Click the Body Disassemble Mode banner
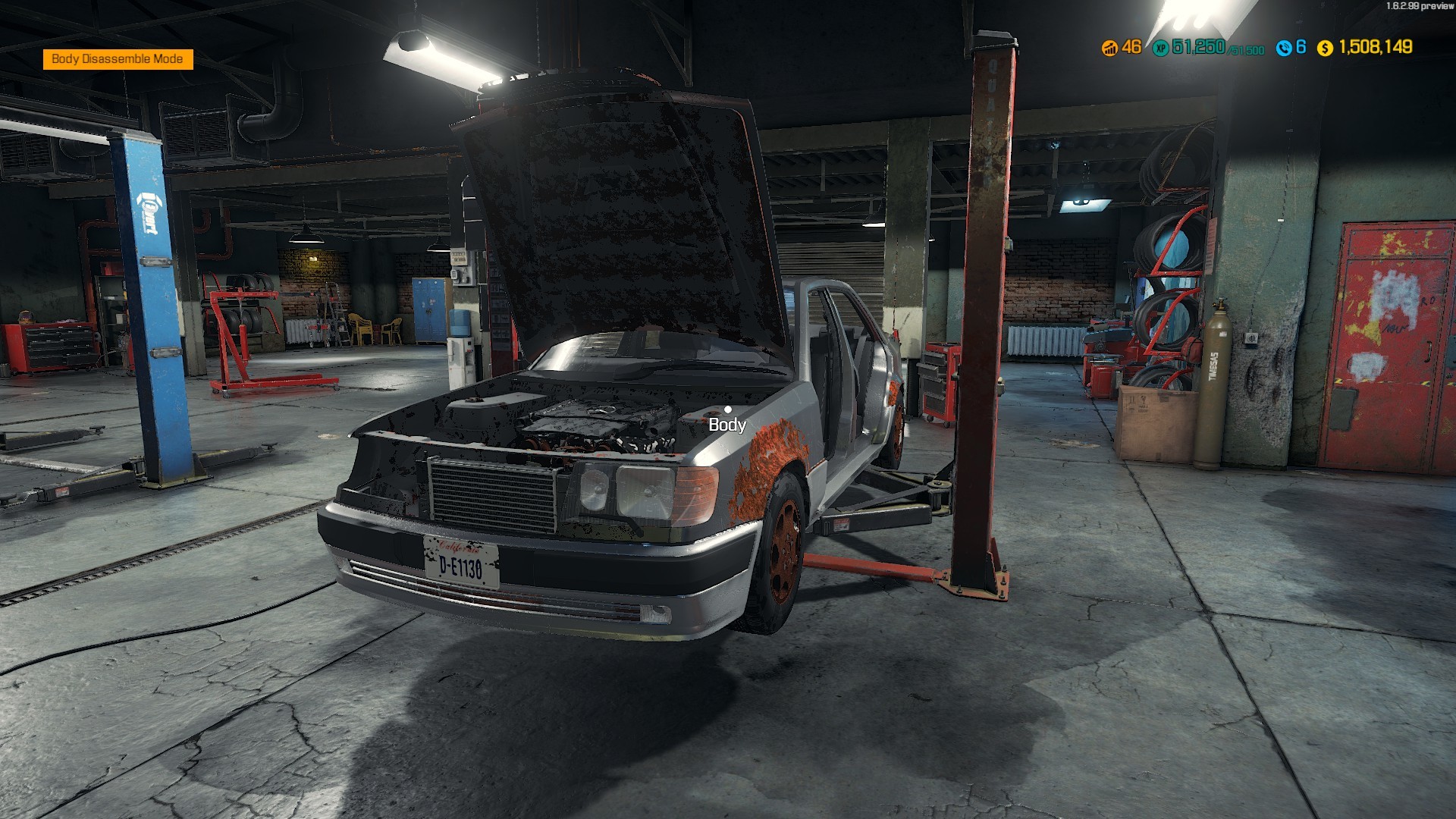1456x819 pixels. [118, 58]
